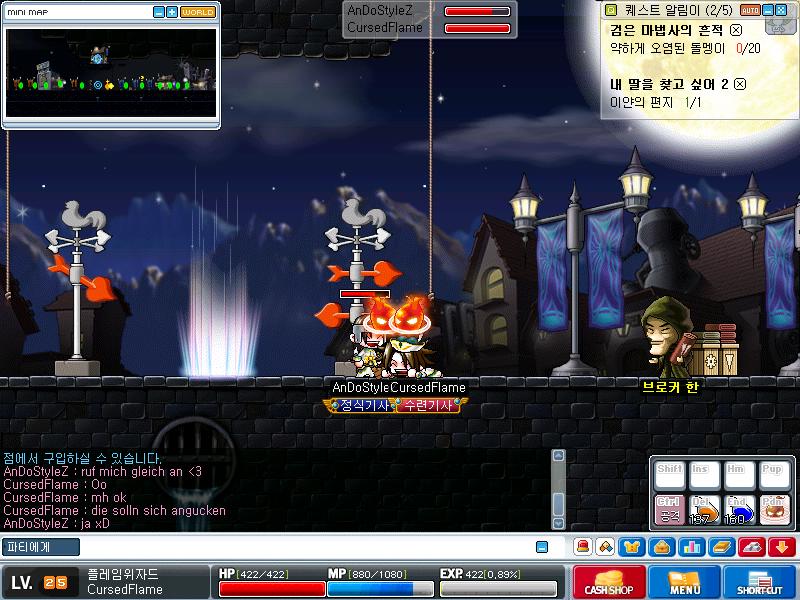Image resolution: width=800 pixels, height=600 pixels.
Task: Open the equipment shirt icon button
Action: 632,547
